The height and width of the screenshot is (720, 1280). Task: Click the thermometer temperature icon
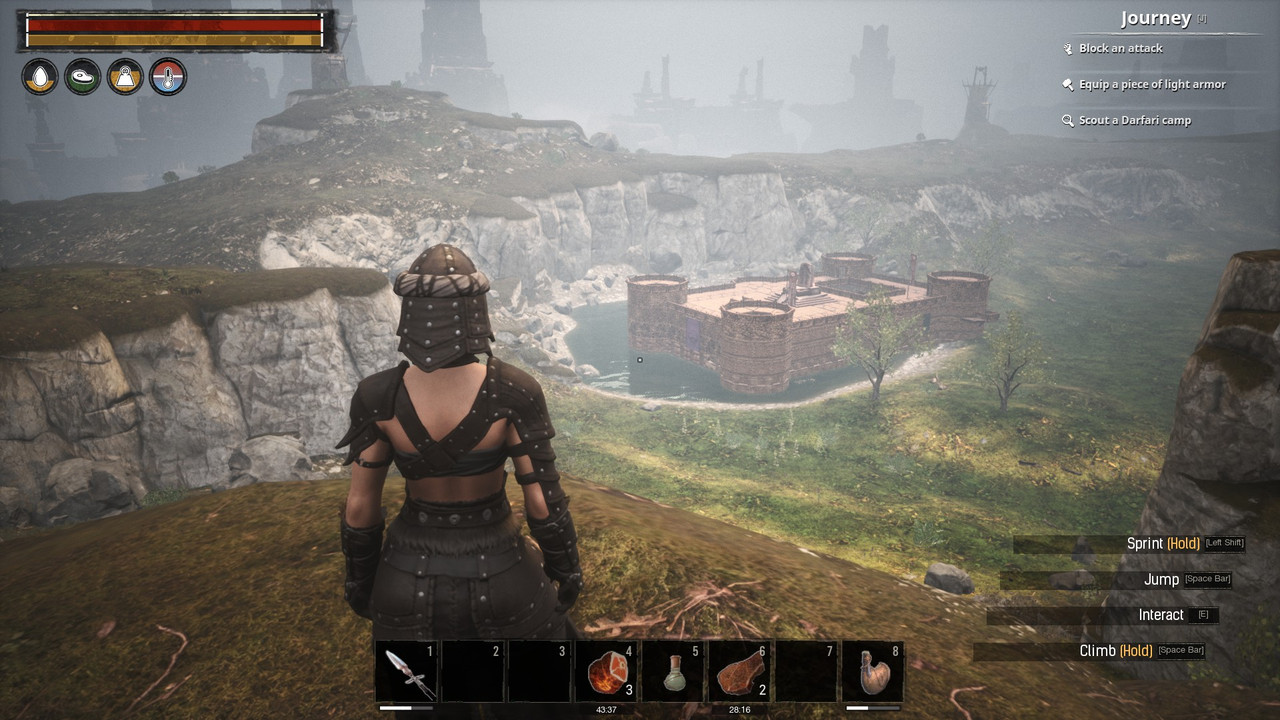(167, 77)
